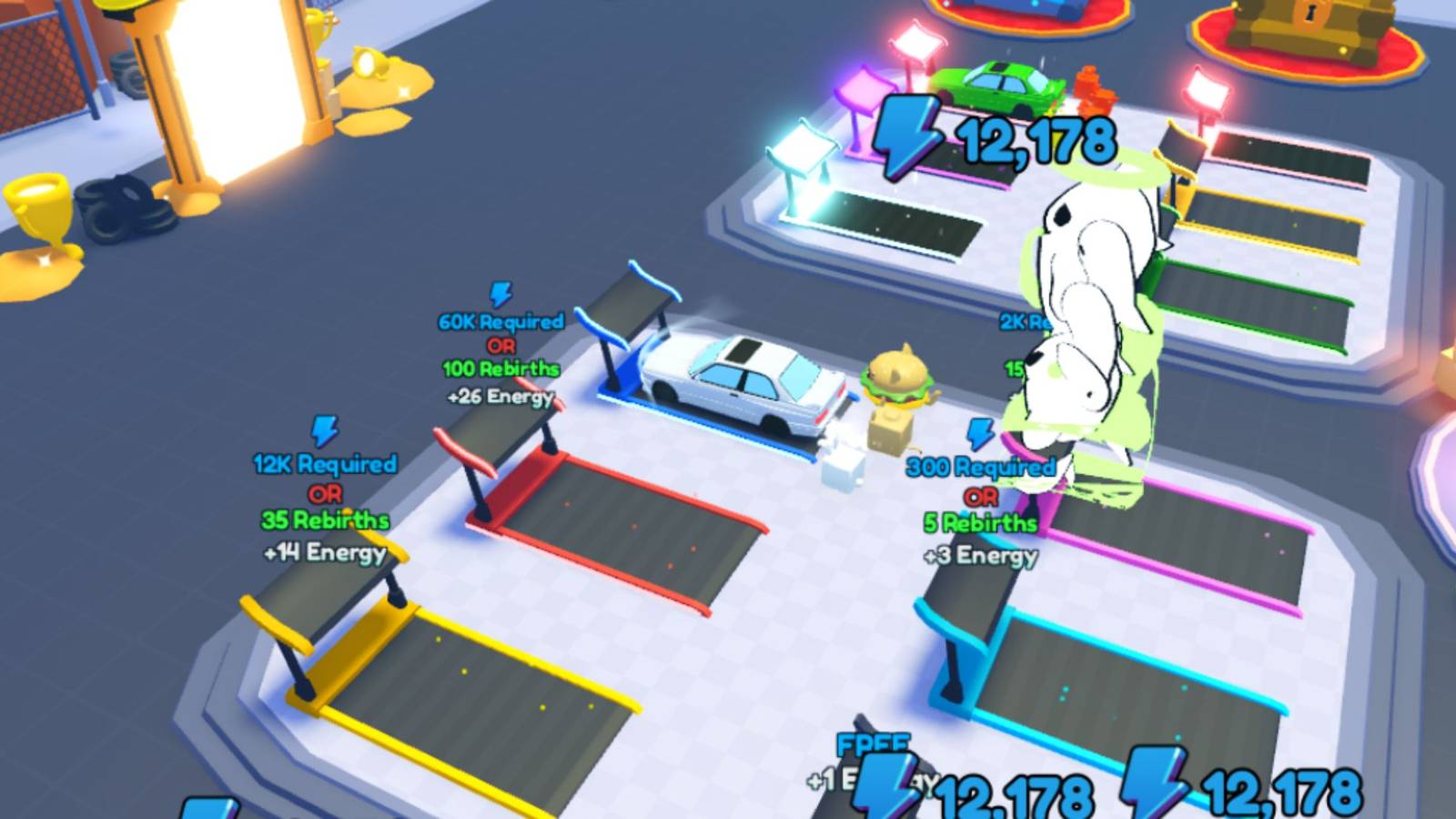Click the 5 Rebirths label
This screenshot has height=819, width=1456.
coord(979,524)
